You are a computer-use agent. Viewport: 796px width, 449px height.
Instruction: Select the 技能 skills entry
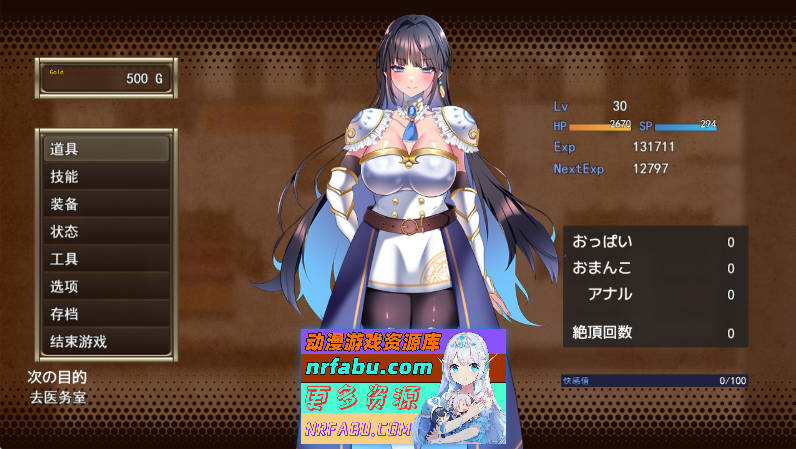click(x=105, y=177)
